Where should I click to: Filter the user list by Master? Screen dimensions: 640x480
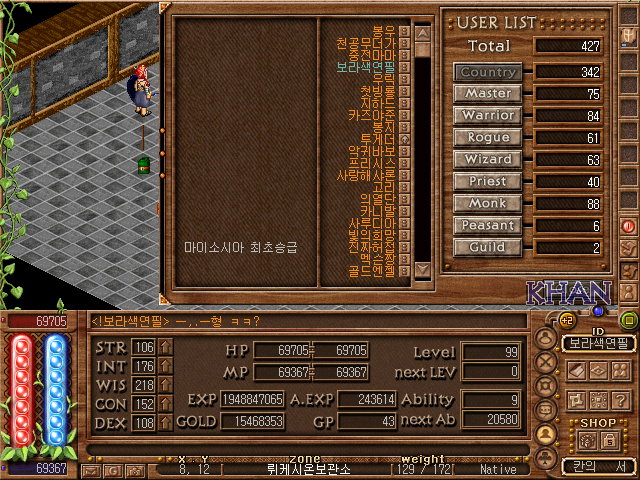[488, 94]
